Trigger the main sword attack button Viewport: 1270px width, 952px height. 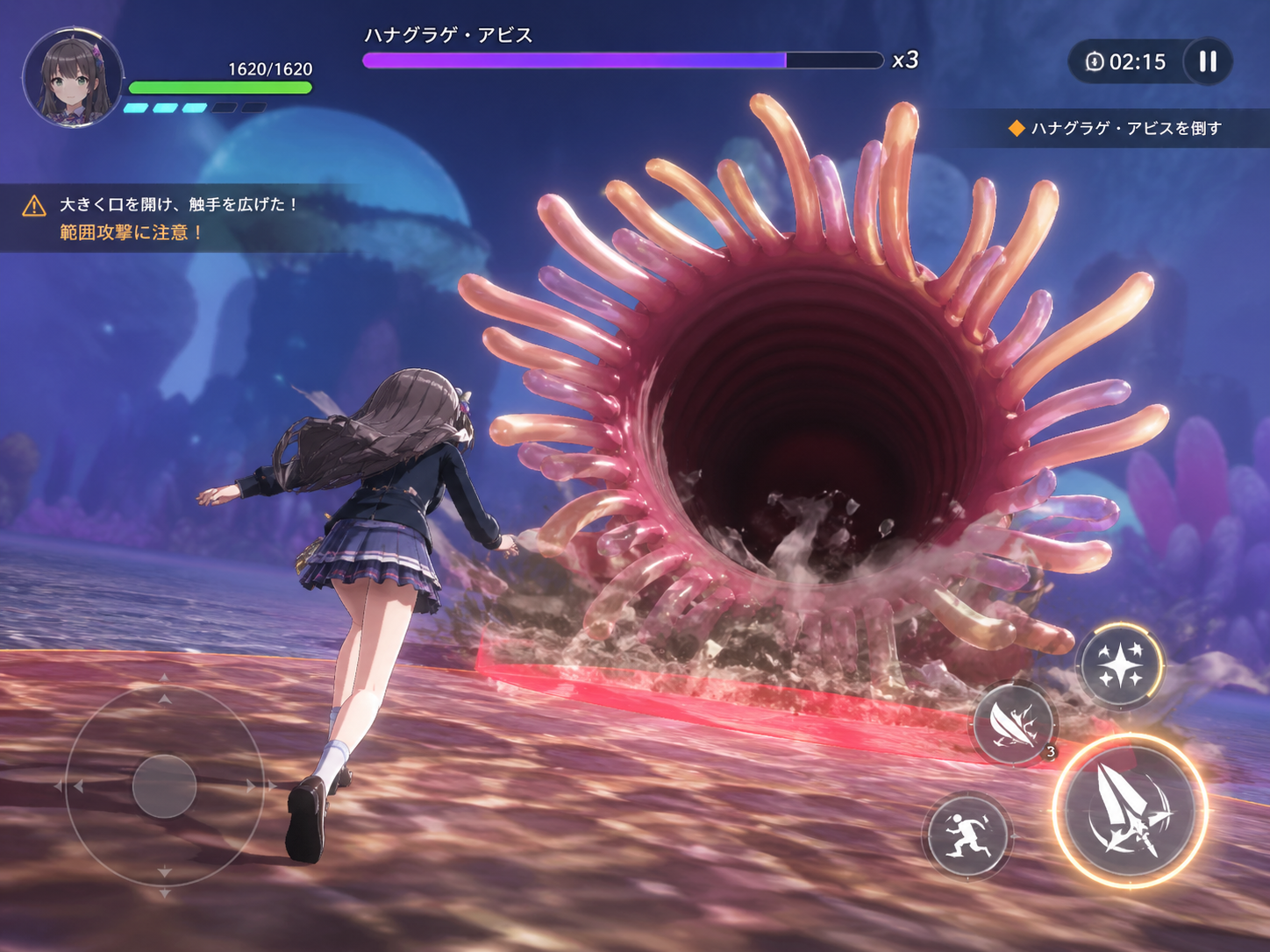click(x=1130, y=811)
